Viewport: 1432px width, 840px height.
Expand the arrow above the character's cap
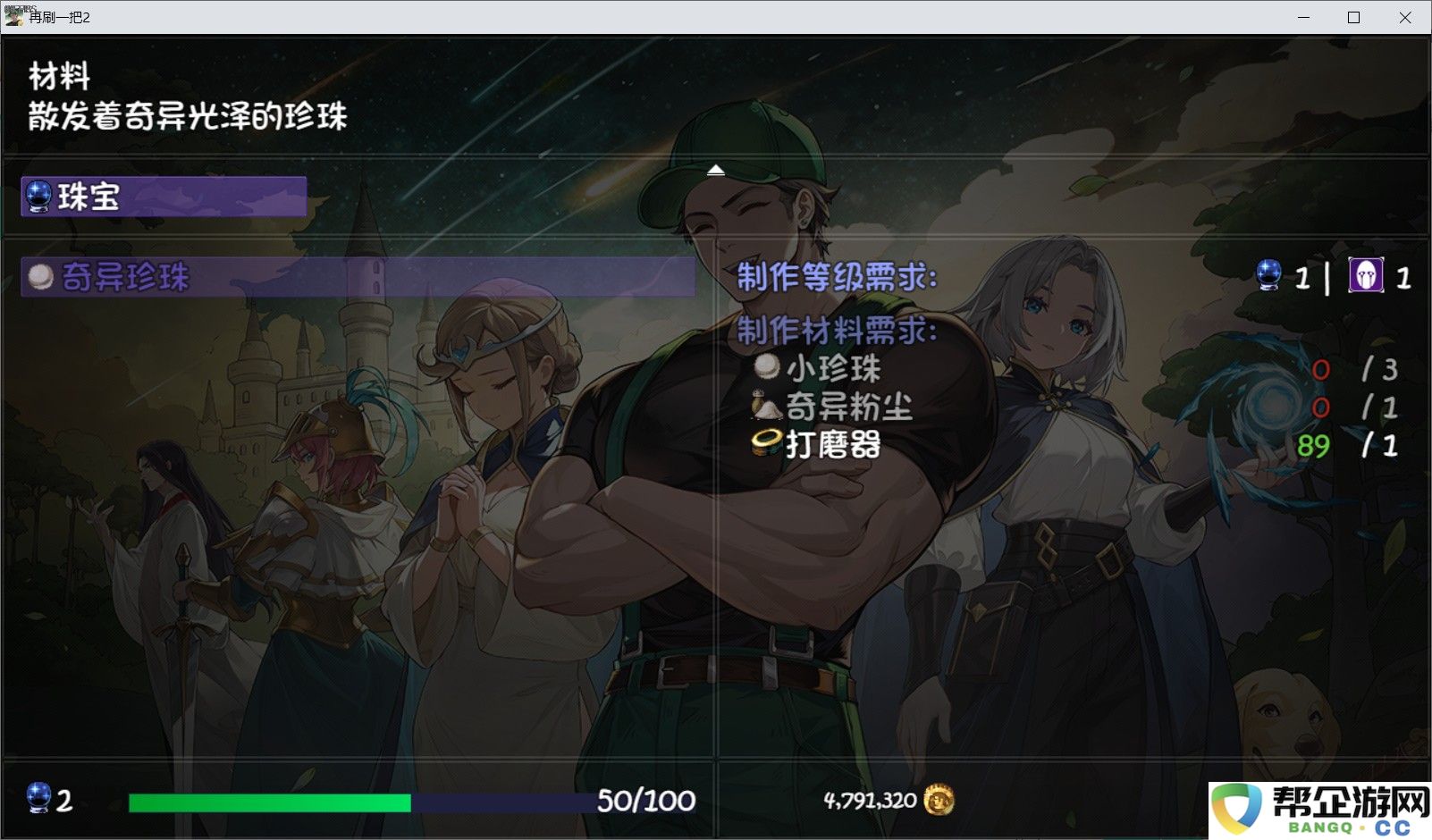[714, 169]
